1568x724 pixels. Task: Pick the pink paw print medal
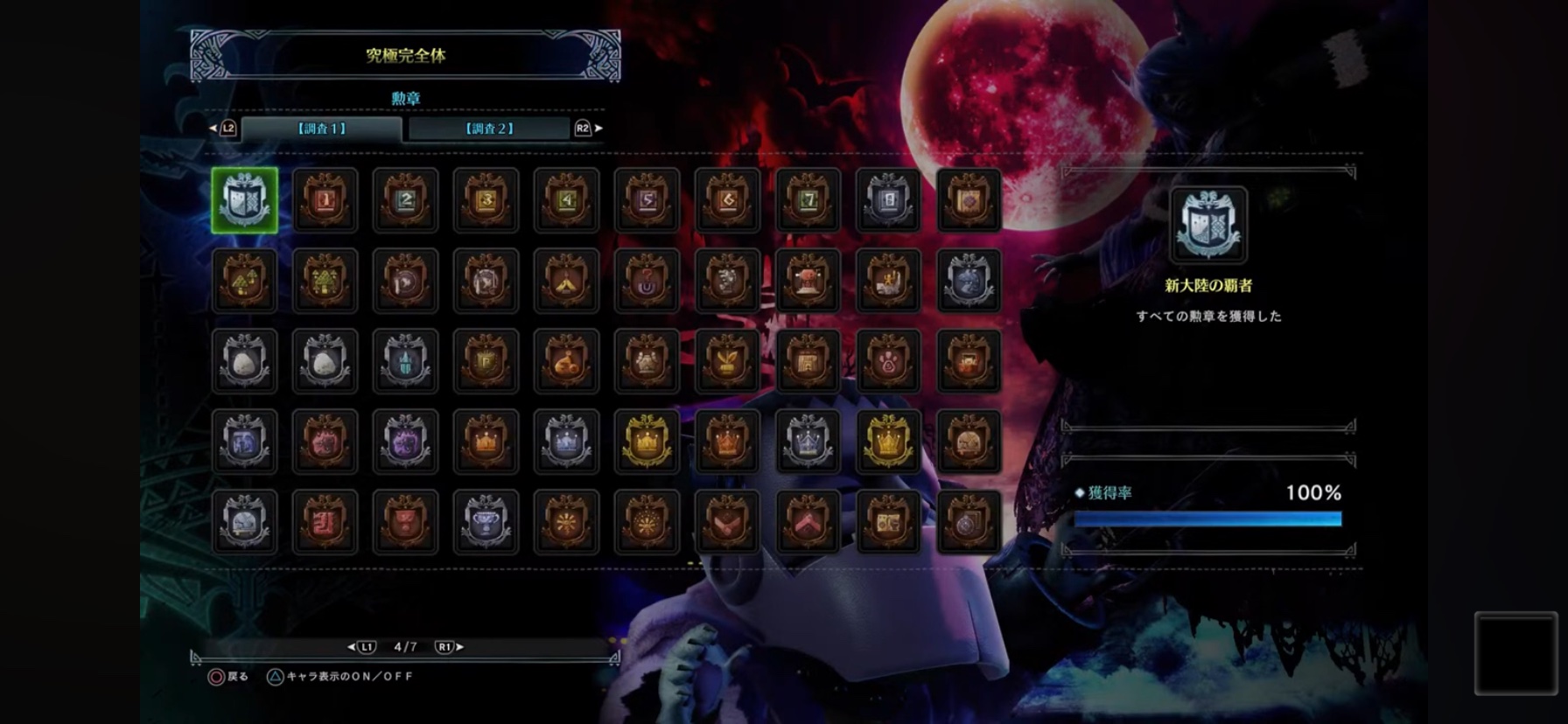click(x=889, y=361)
